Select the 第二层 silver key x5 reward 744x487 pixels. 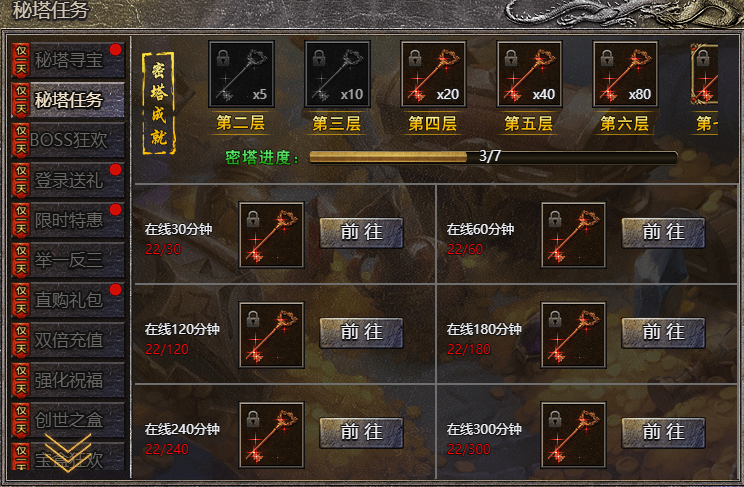241,74
